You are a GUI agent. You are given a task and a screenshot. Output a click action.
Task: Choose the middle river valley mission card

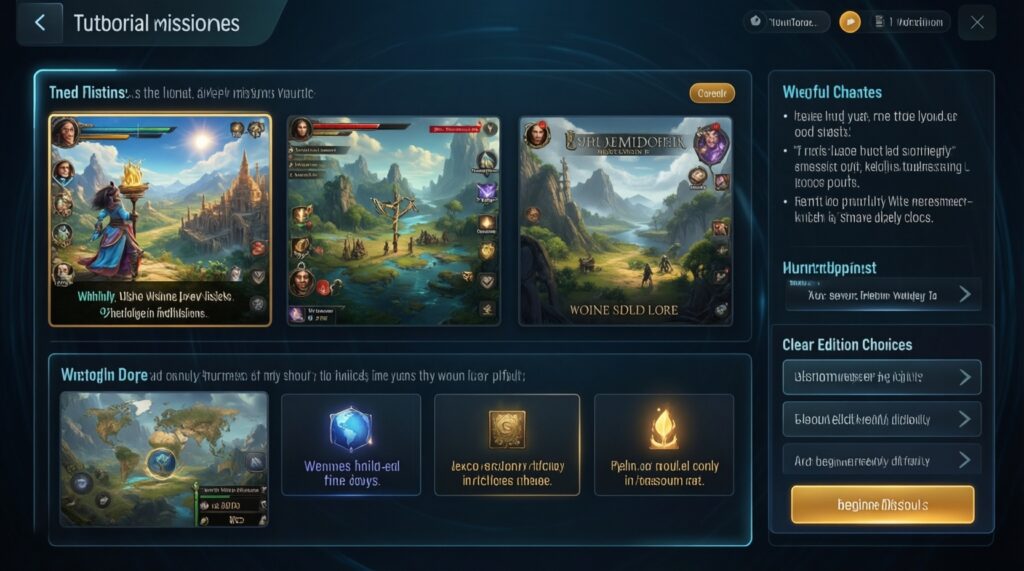pyautogui.click(x=393, y=220)
